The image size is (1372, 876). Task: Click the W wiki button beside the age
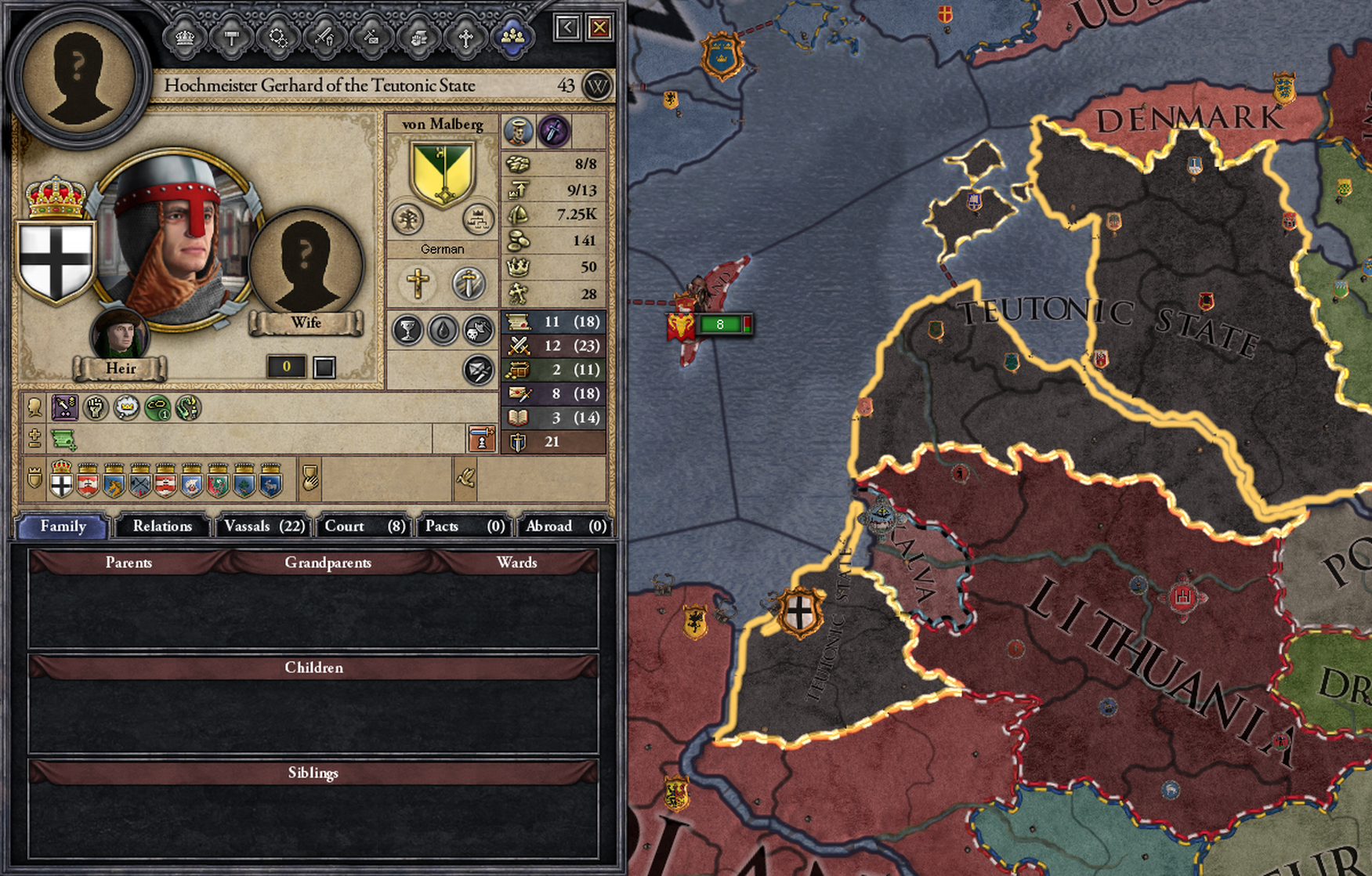pyautogui.click(x=597, y=85)
